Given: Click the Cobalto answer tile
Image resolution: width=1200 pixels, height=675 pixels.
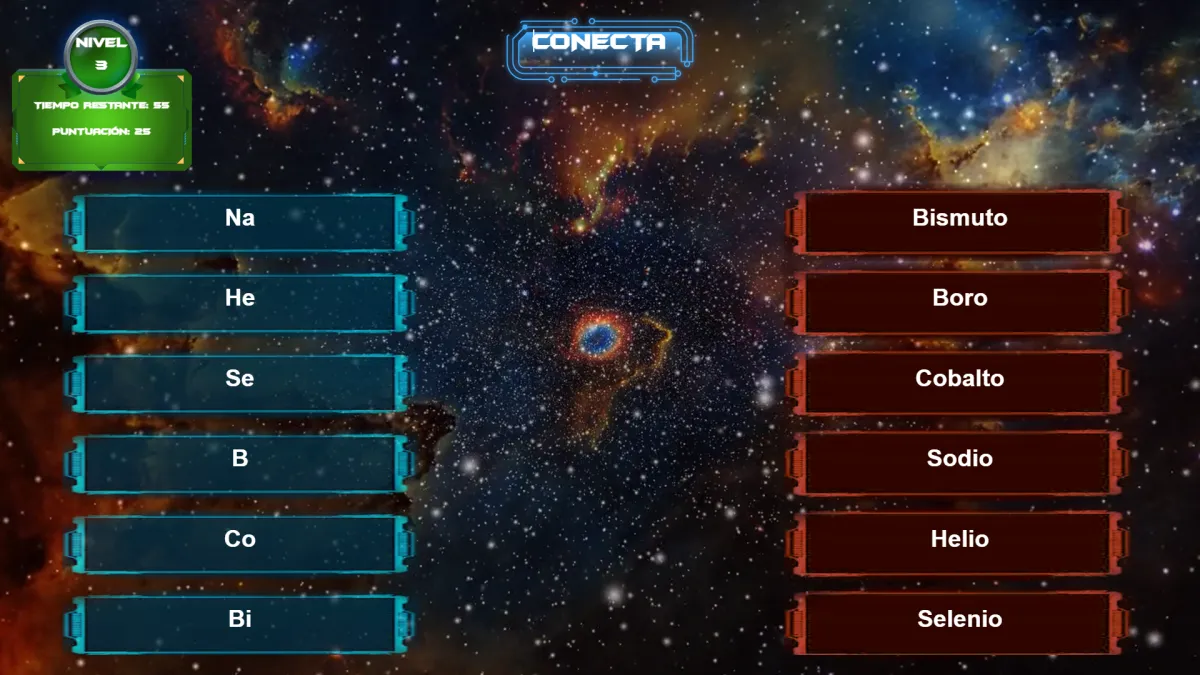Looking at the screenshot, I should tap(959, 383).
